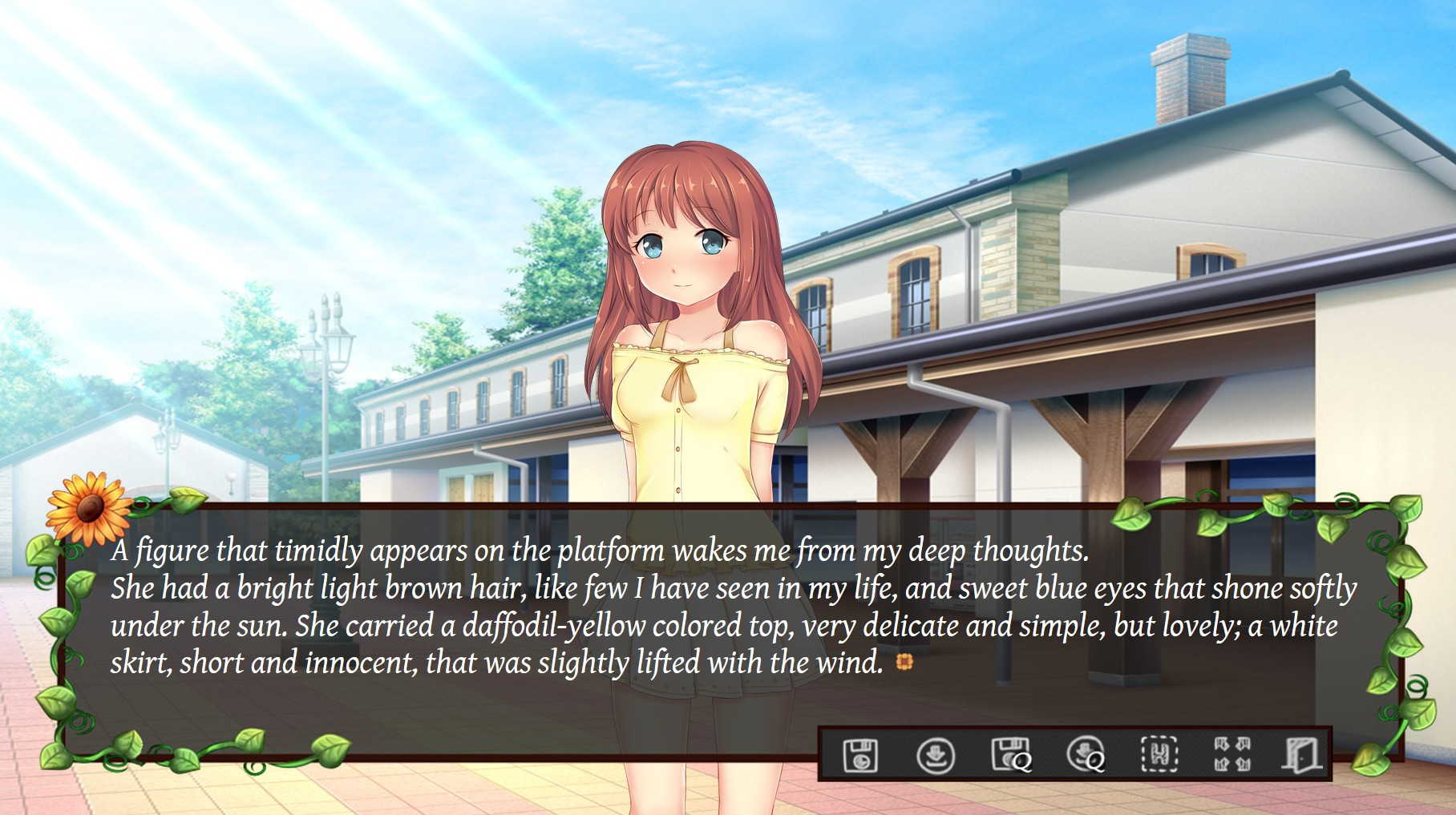Screen dimensions: 1456x815
Task: Open the load game download-arrow icon
Action: tap(935, 755)
